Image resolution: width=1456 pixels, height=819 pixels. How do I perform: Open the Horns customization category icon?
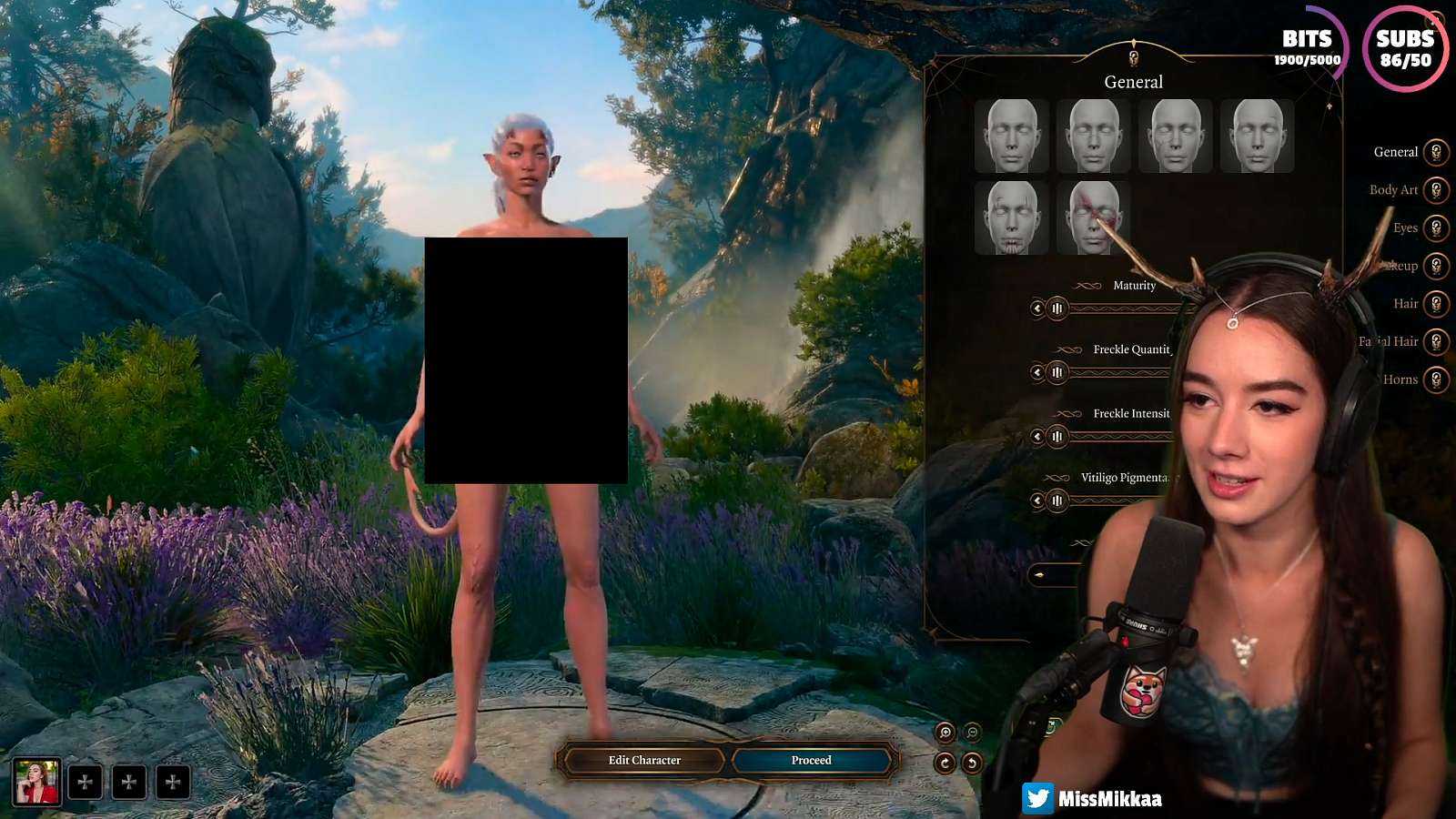1436,379
